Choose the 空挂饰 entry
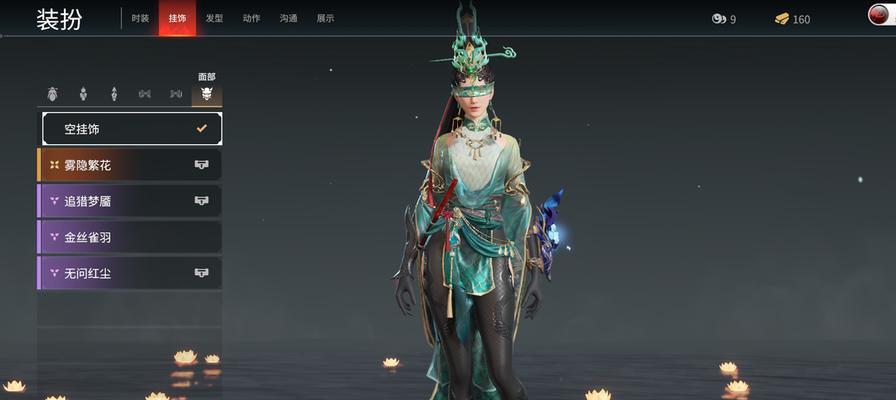896x400 pixels. pos(131,129)
